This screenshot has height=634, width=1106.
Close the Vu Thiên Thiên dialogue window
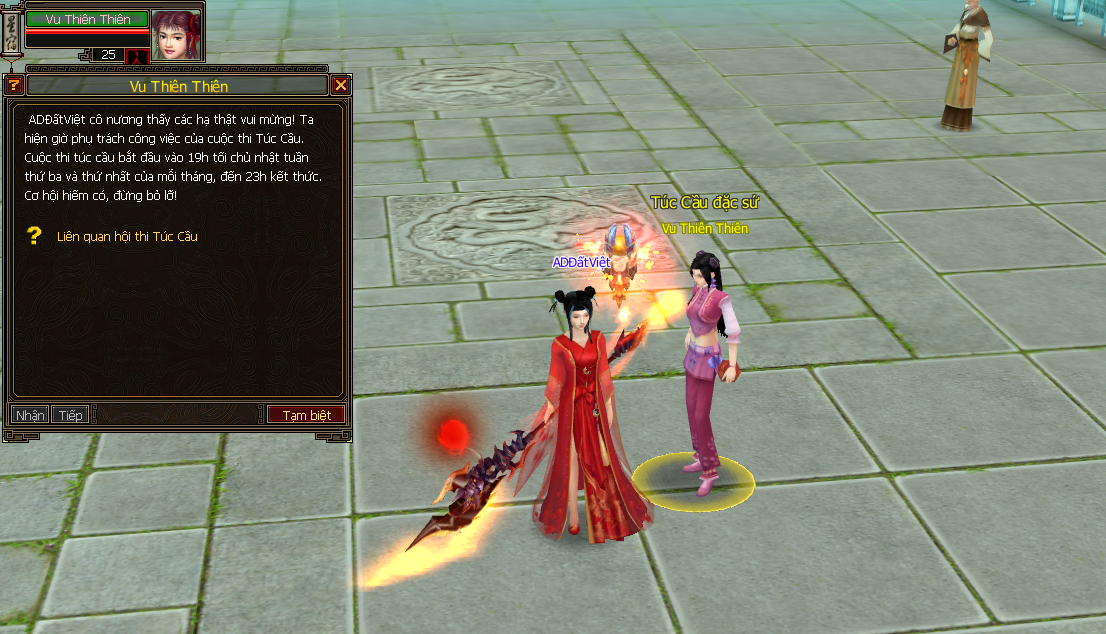[x=340, y=85]
